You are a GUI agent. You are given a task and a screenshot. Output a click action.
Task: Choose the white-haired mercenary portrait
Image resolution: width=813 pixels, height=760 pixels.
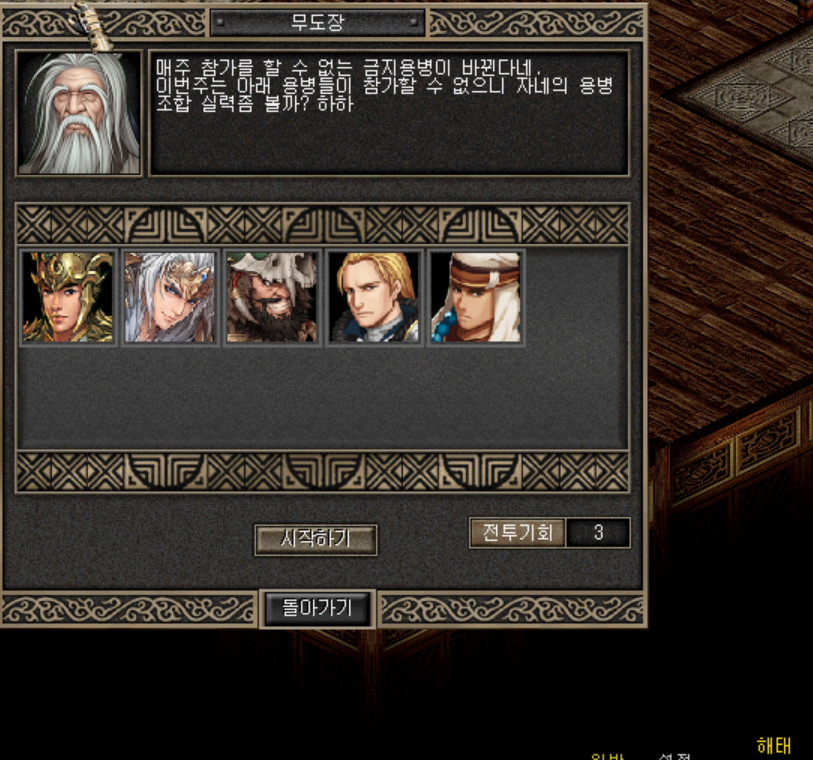pyautogui.click(x=170, y=297)
